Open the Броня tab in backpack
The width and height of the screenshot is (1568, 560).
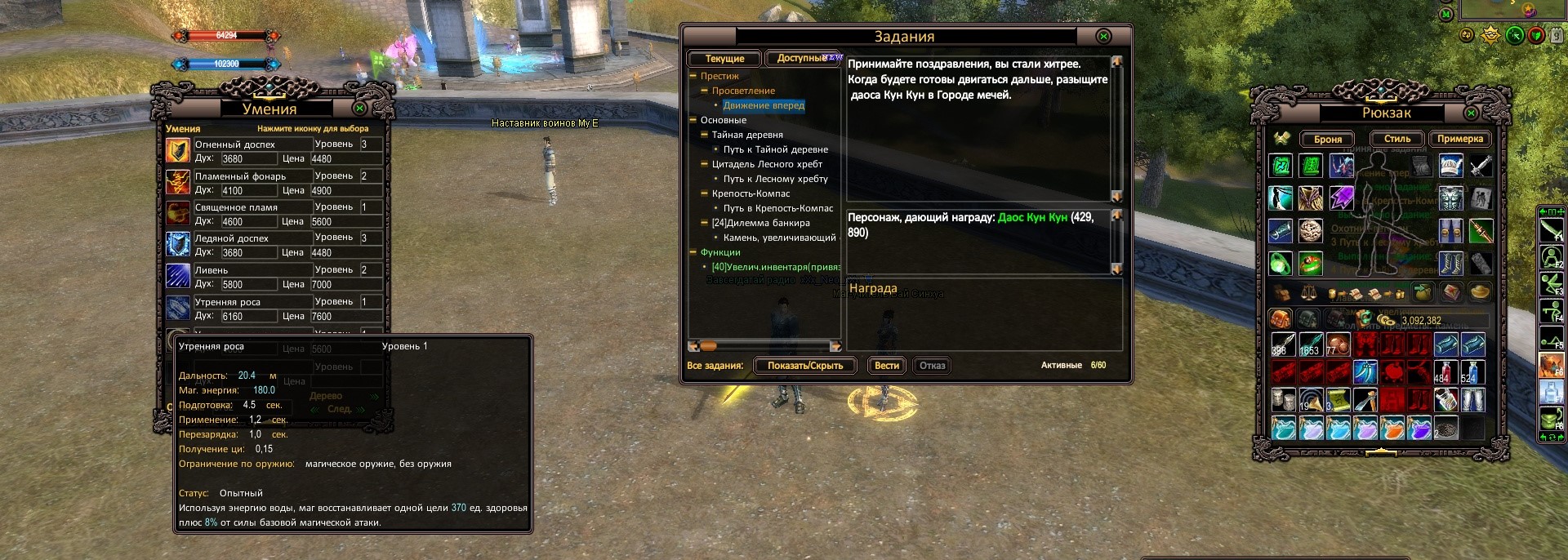click(1327, 140)
